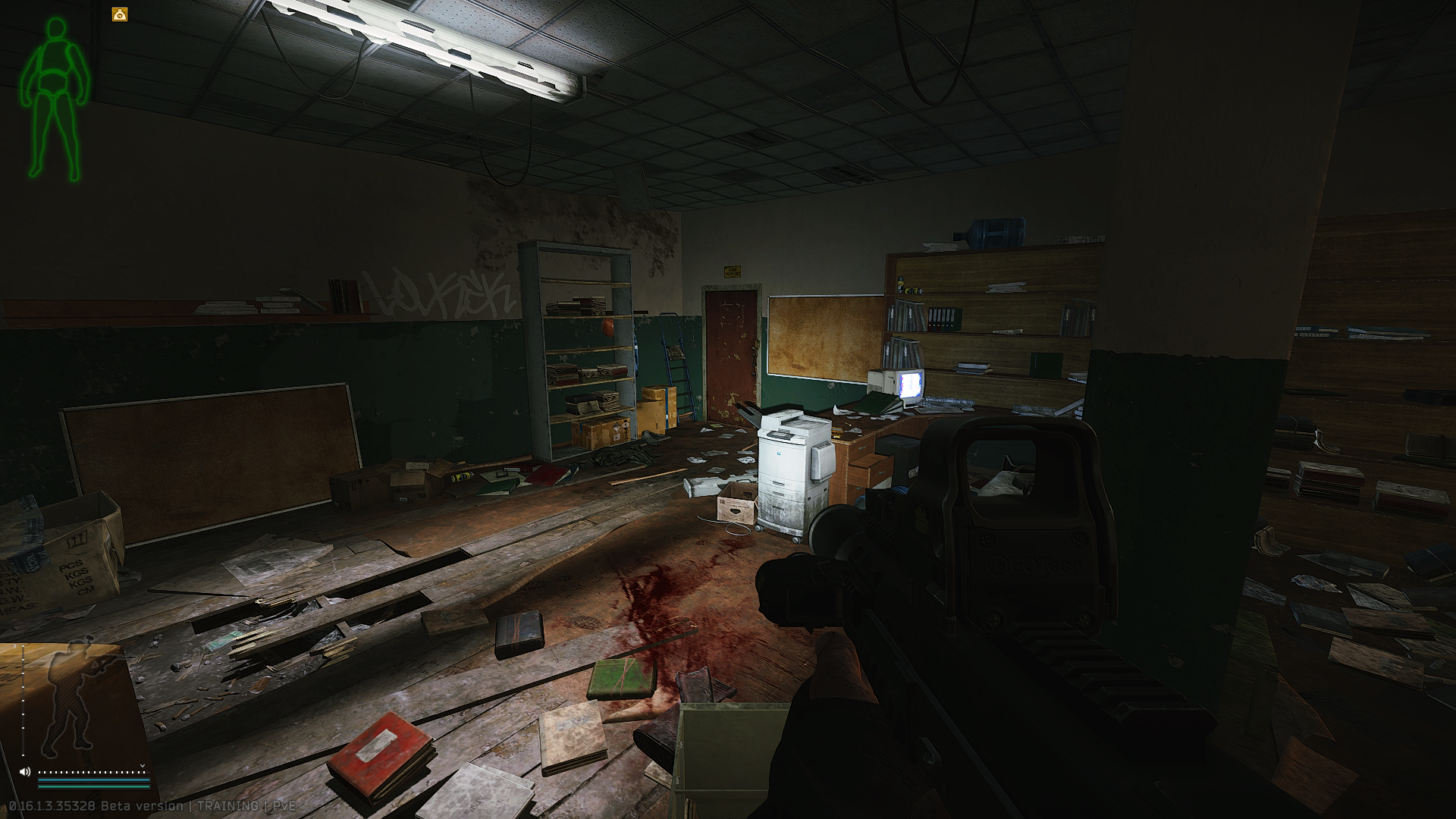
Task: Select the green body health silhouette
Action: pyautogui.click(x=55, y=99)
